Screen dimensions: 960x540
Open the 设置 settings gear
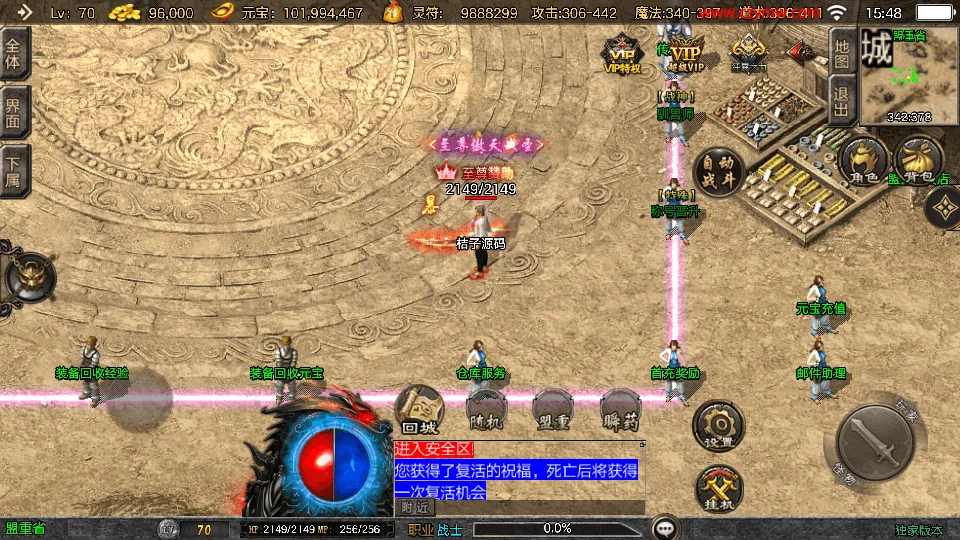coord(718,426)
